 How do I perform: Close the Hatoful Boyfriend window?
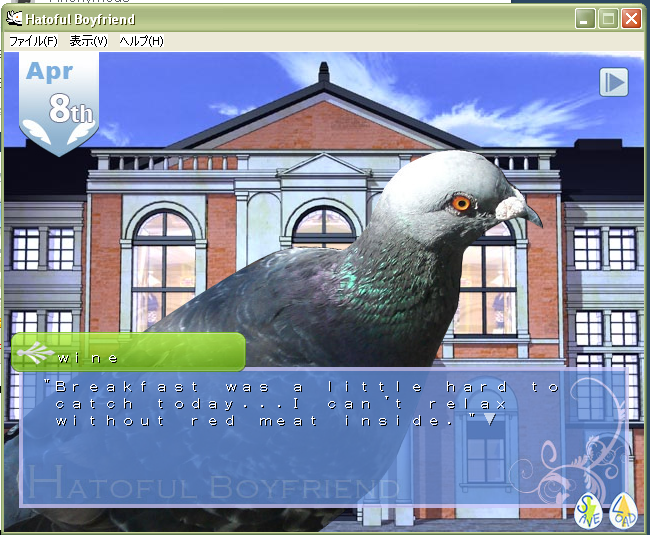point(631,19)
